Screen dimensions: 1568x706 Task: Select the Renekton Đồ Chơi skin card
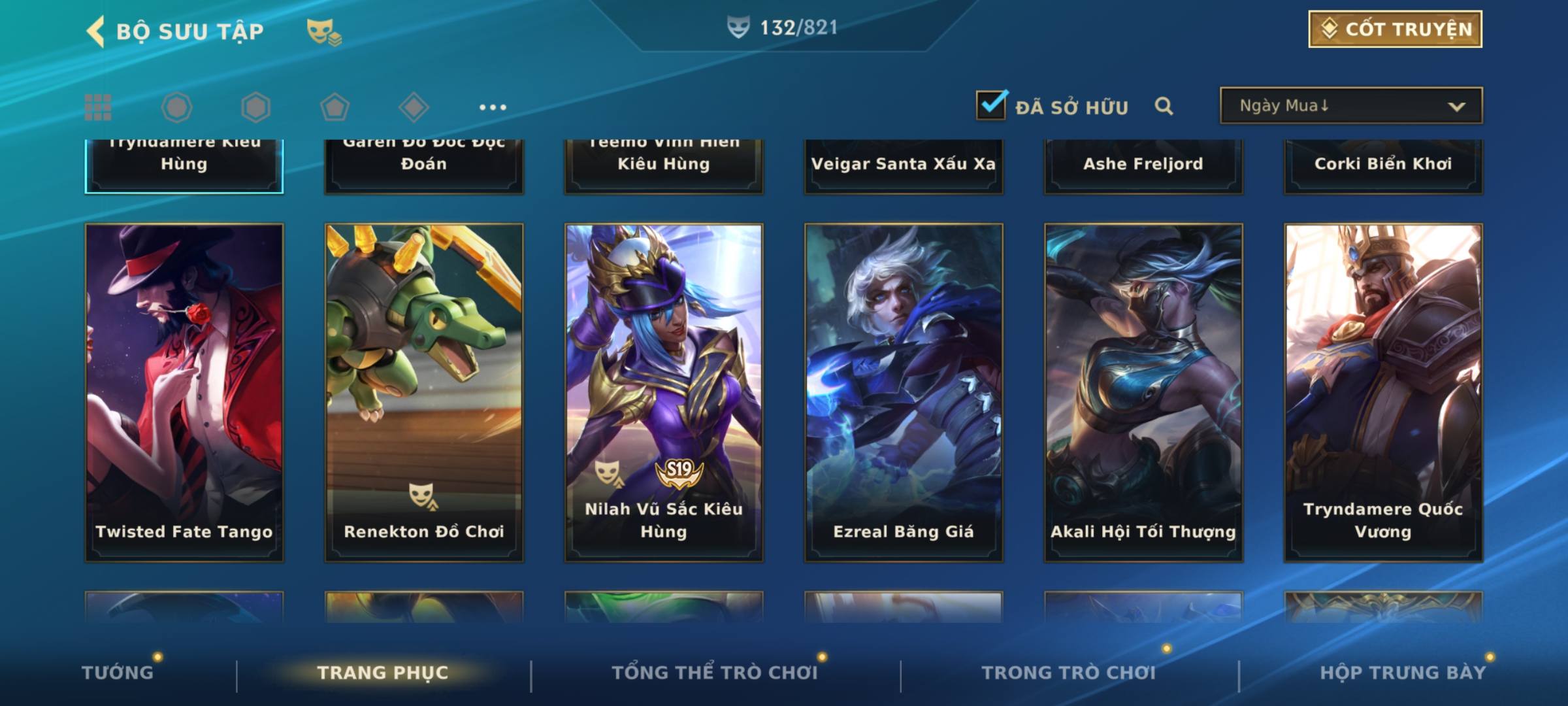tap(424, 392)
